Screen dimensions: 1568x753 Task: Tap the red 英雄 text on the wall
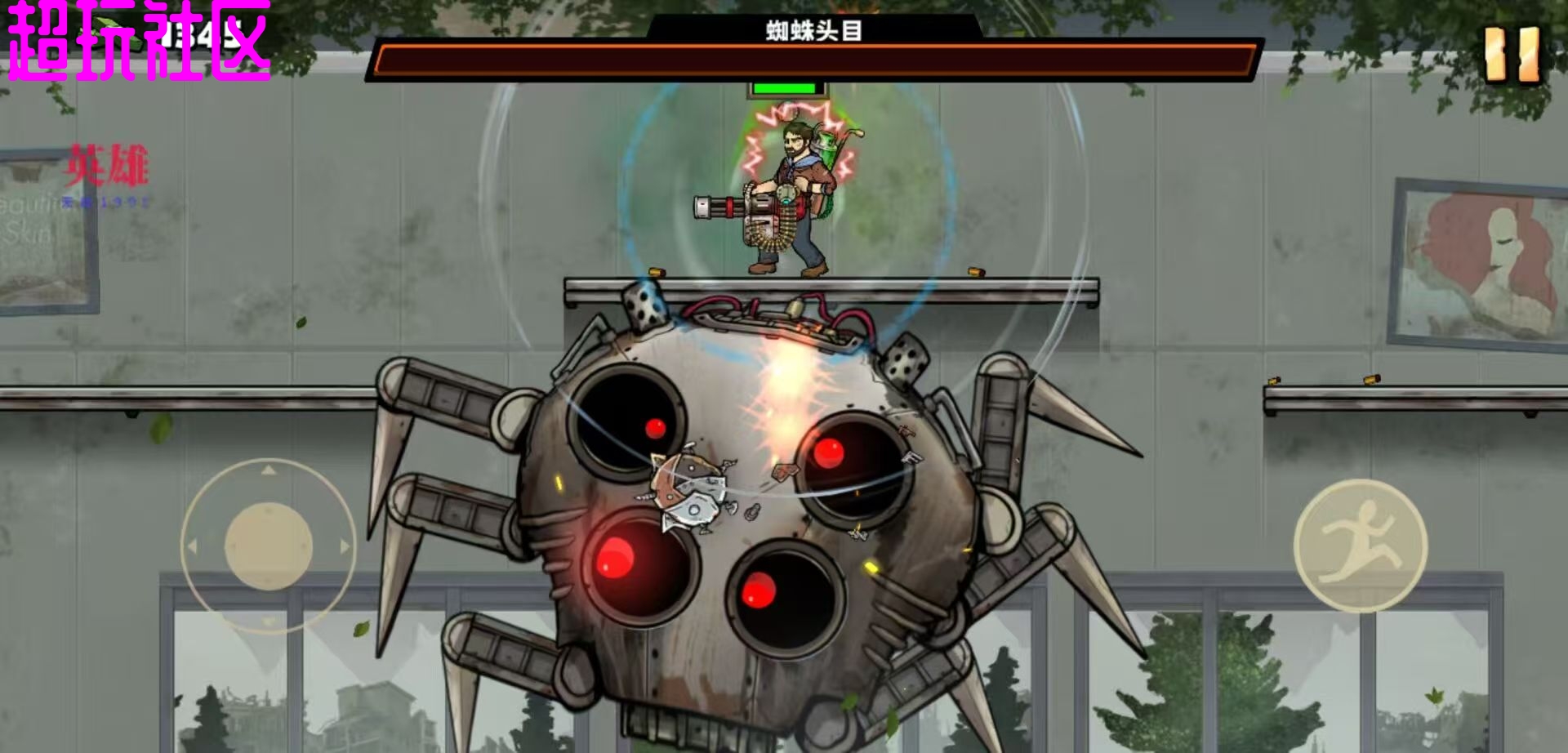(106, 163)
